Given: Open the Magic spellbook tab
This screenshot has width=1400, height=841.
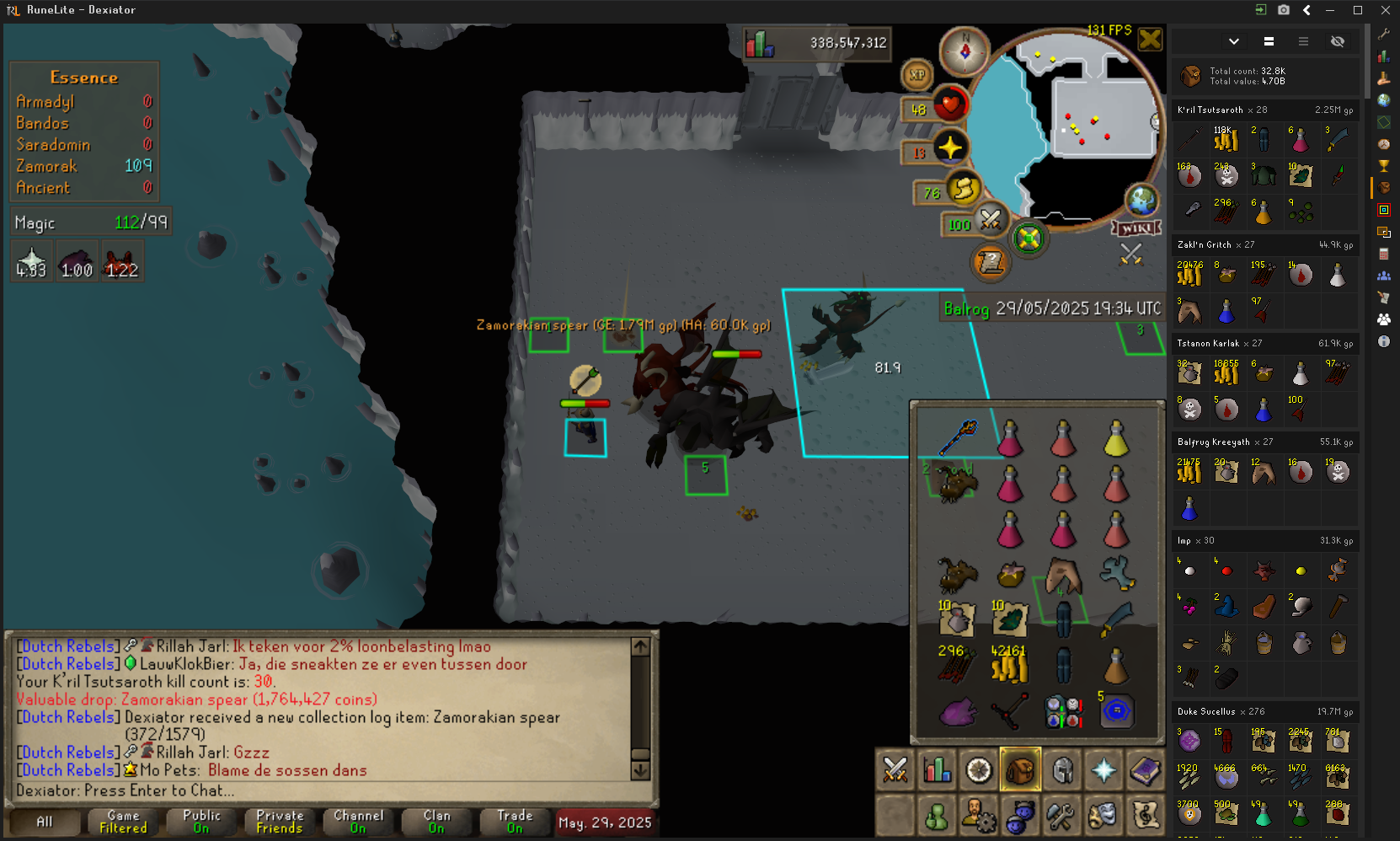Looking at the screenshot, I should [x=1145, y=769].
